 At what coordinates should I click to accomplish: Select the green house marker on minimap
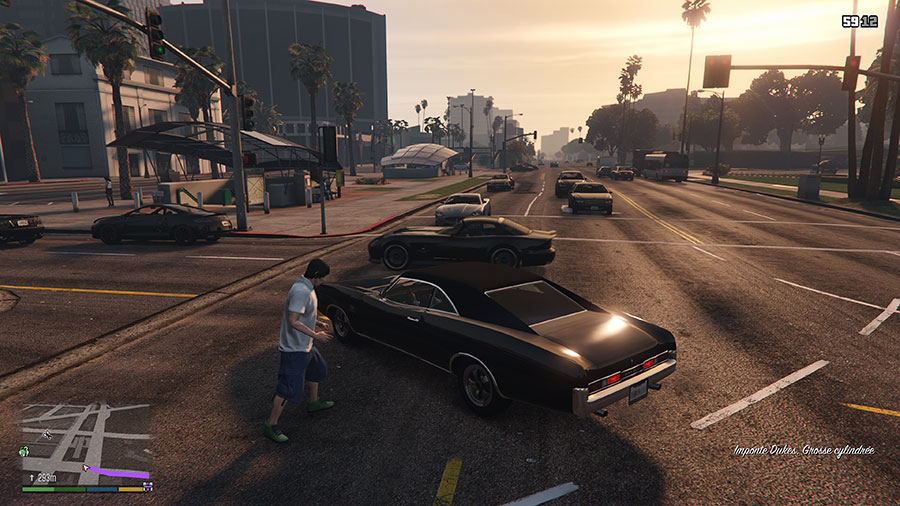pyautogui.click(x=24, y=451)
